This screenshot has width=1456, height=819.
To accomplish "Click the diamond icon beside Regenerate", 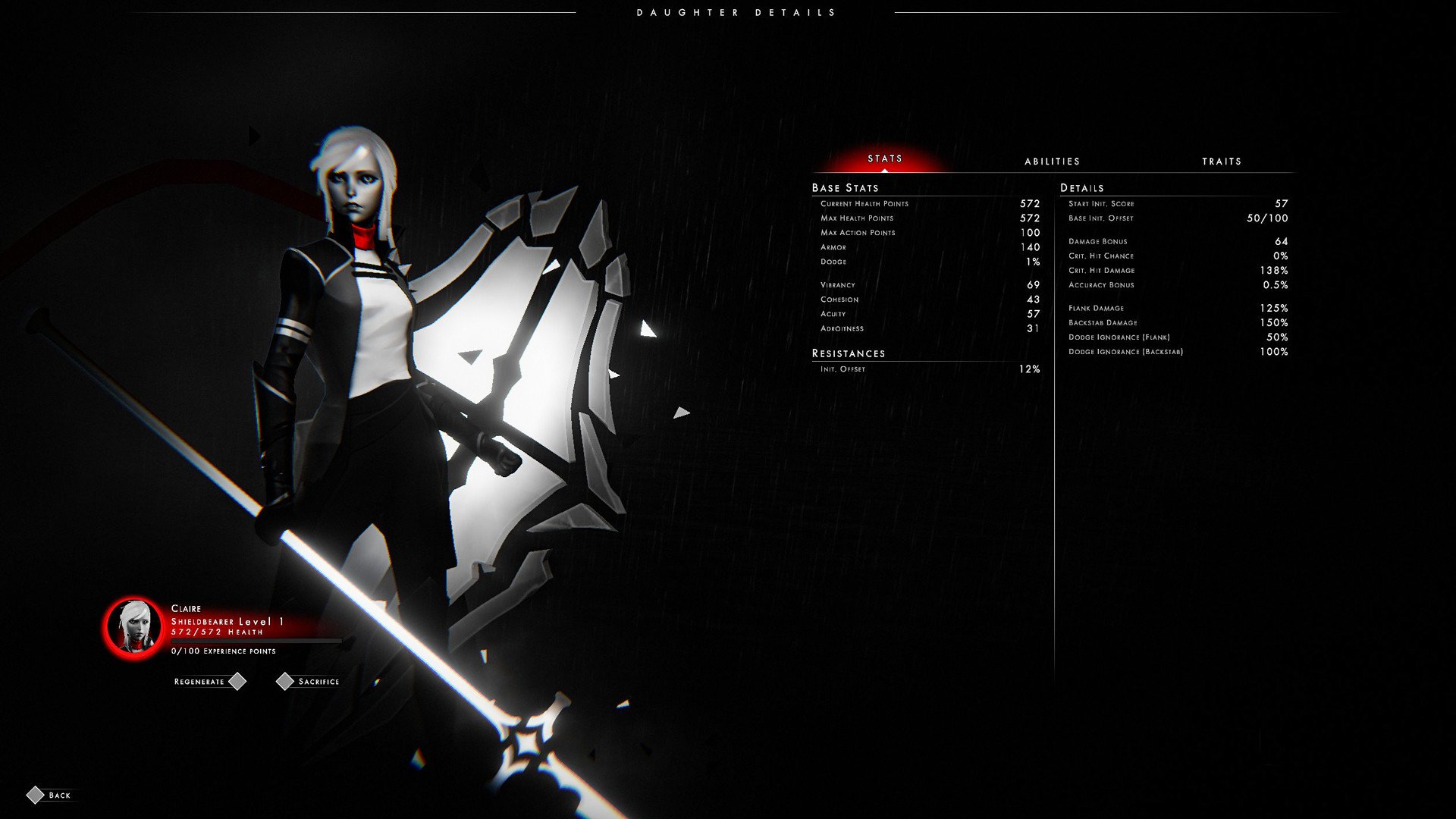I will tap(239, 681).
